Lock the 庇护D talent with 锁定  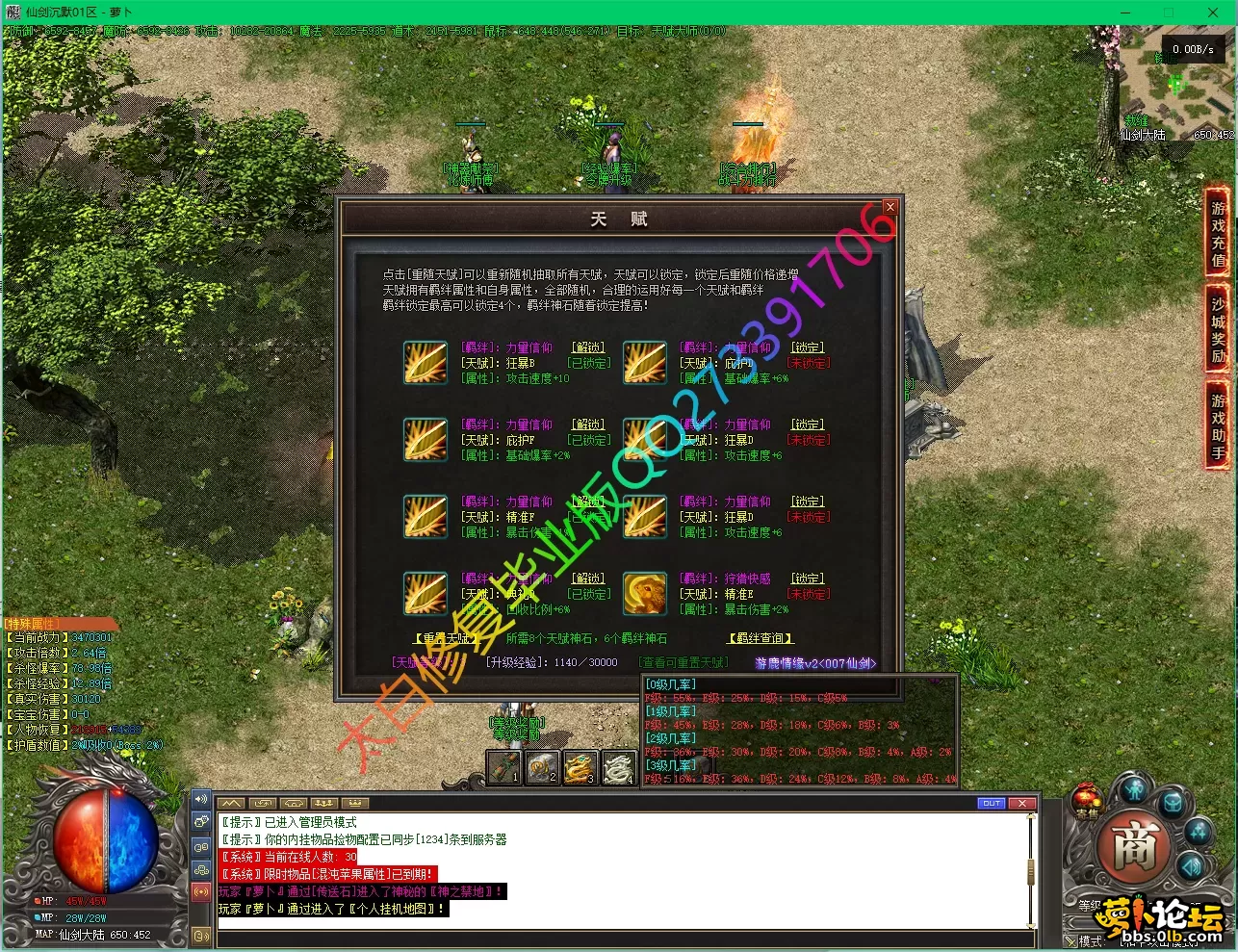(808, 347)
